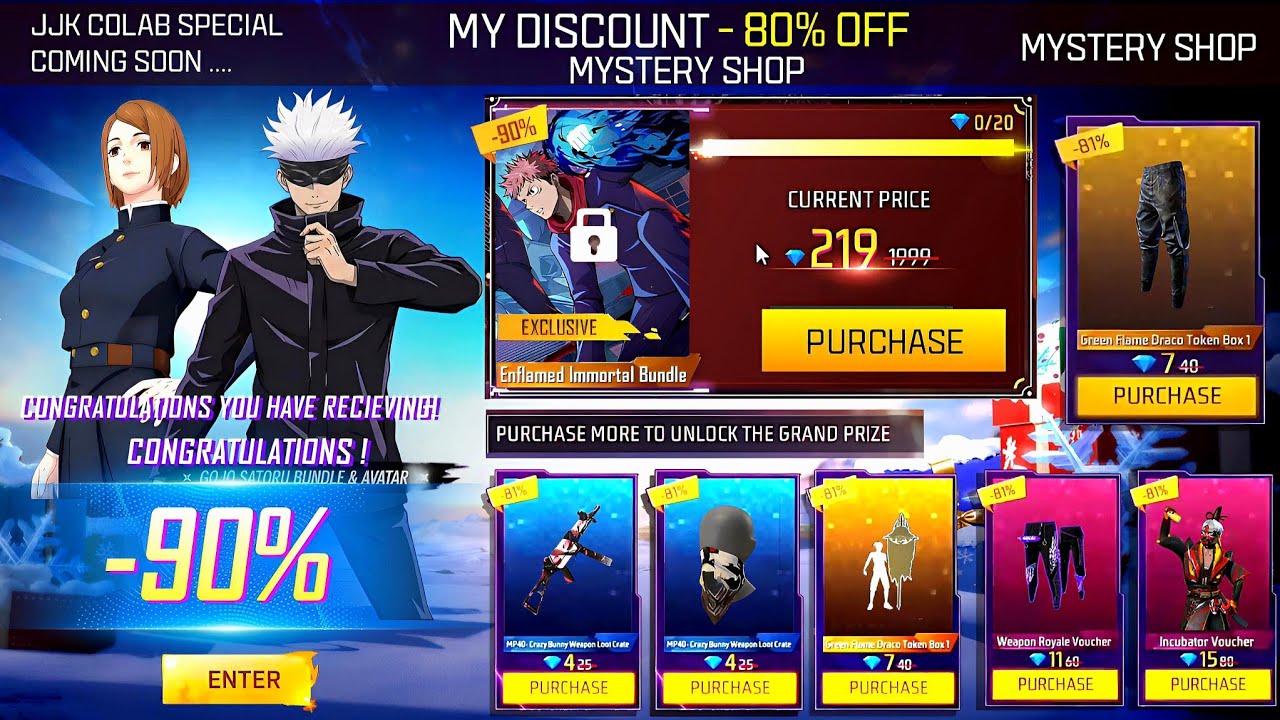Viewport: 1280px width, 720px height.
Task: Purchase the Weapon Royale Voucher
Action: [x=1055, y=684]
